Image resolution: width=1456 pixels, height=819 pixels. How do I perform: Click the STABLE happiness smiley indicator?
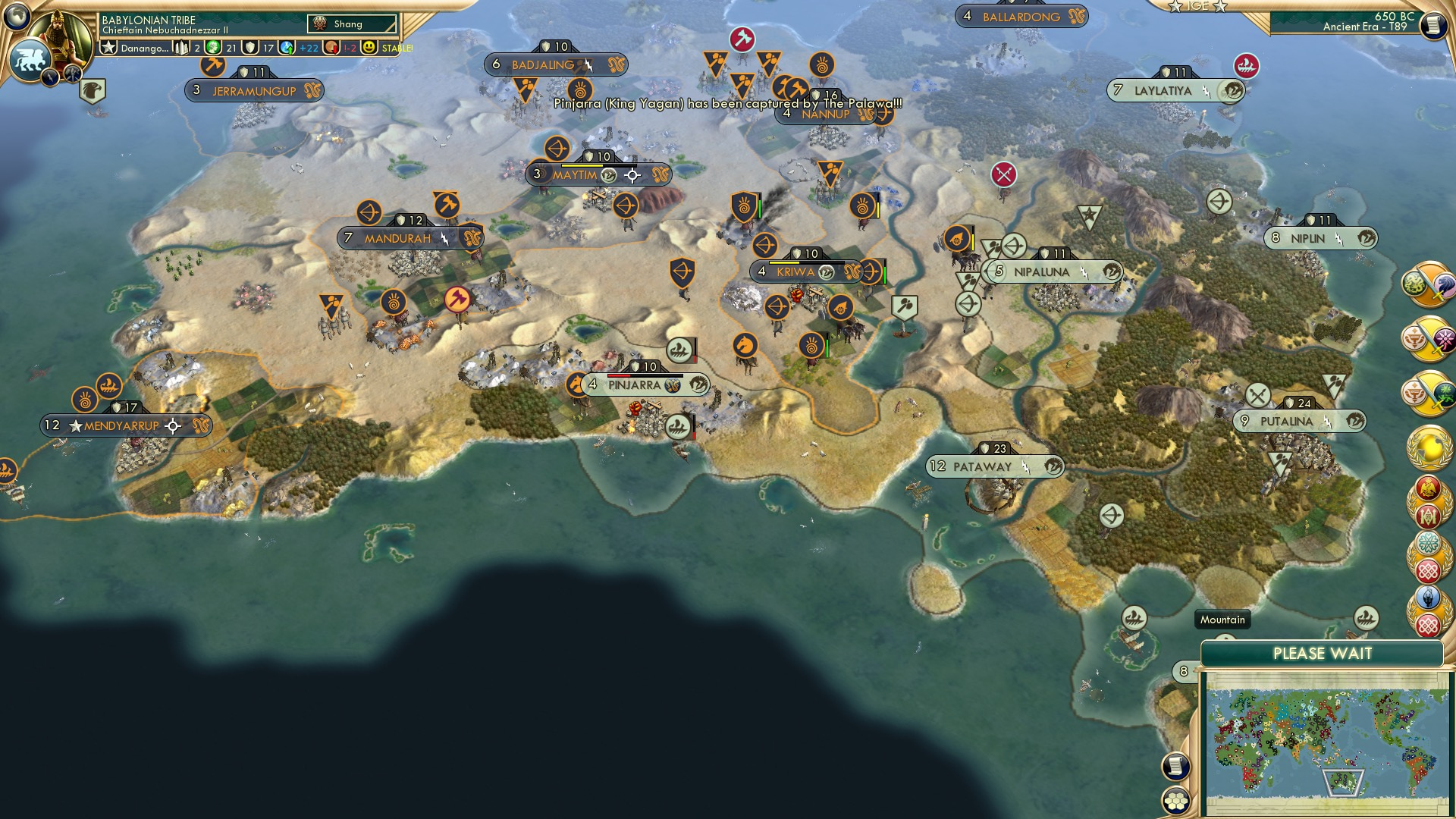(x=369, y=47)
